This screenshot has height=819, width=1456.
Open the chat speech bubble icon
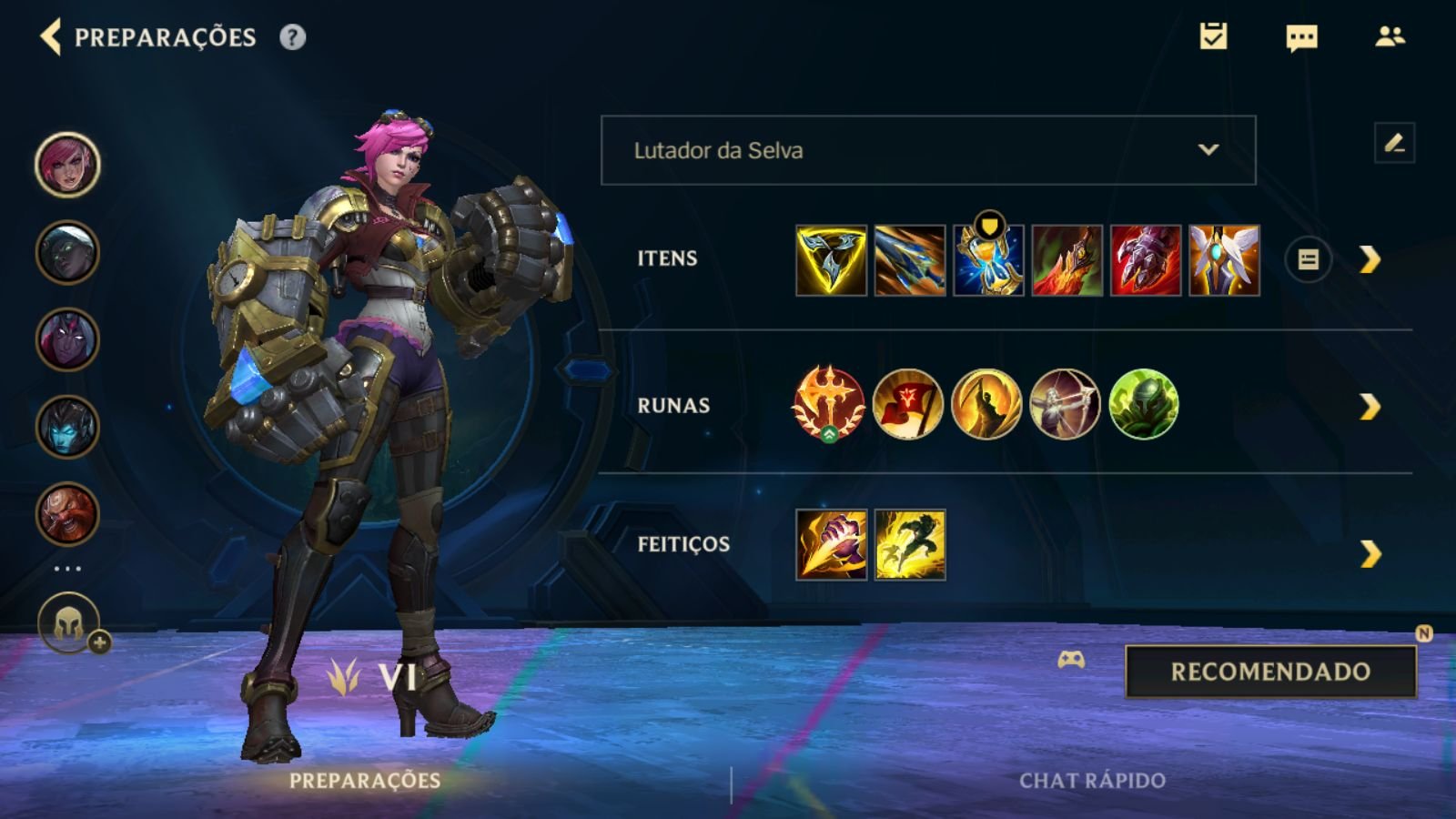[1301, 37]
